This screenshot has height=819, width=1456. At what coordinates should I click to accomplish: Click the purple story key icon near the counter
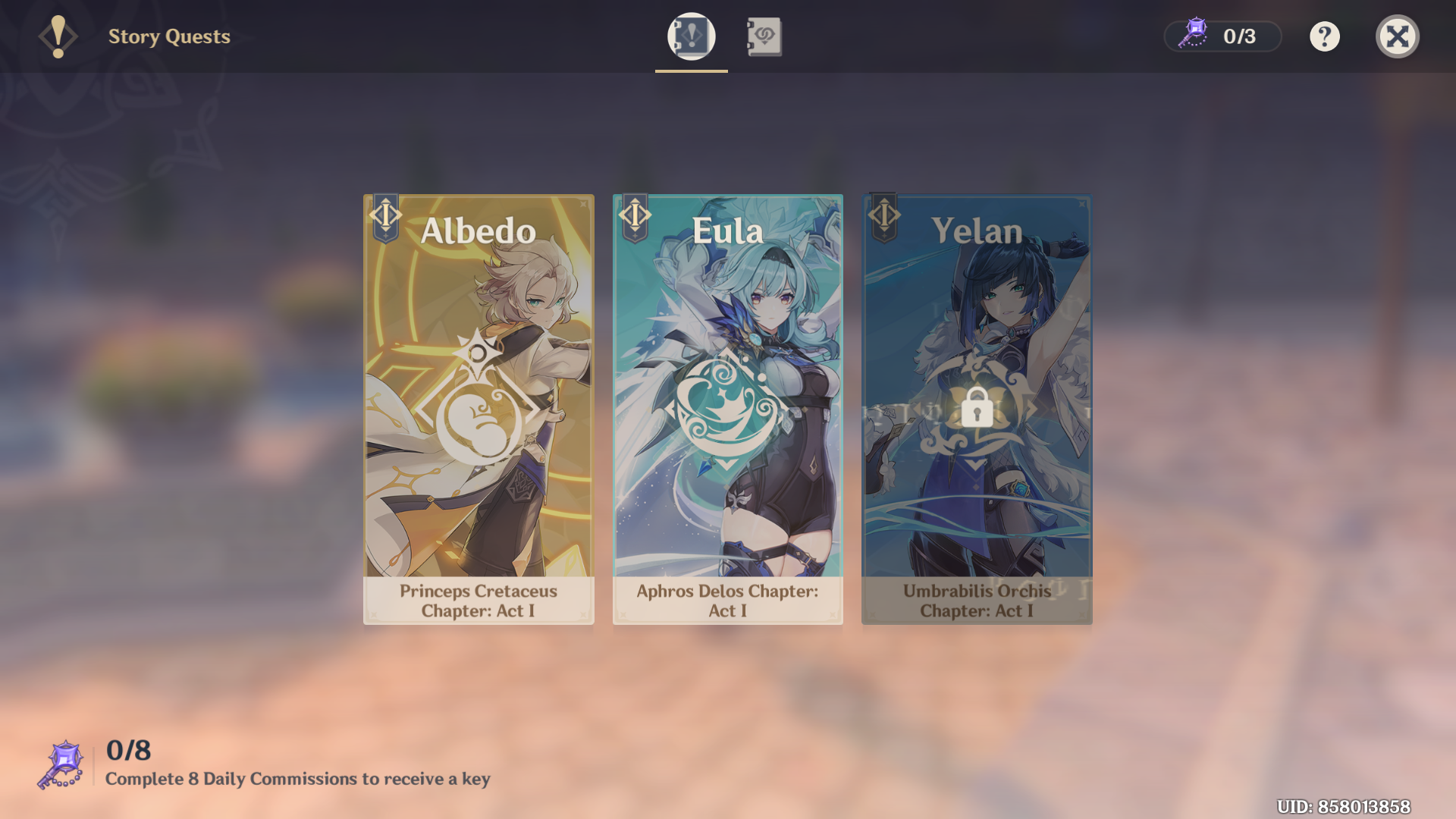click(x=1193, y=34)
